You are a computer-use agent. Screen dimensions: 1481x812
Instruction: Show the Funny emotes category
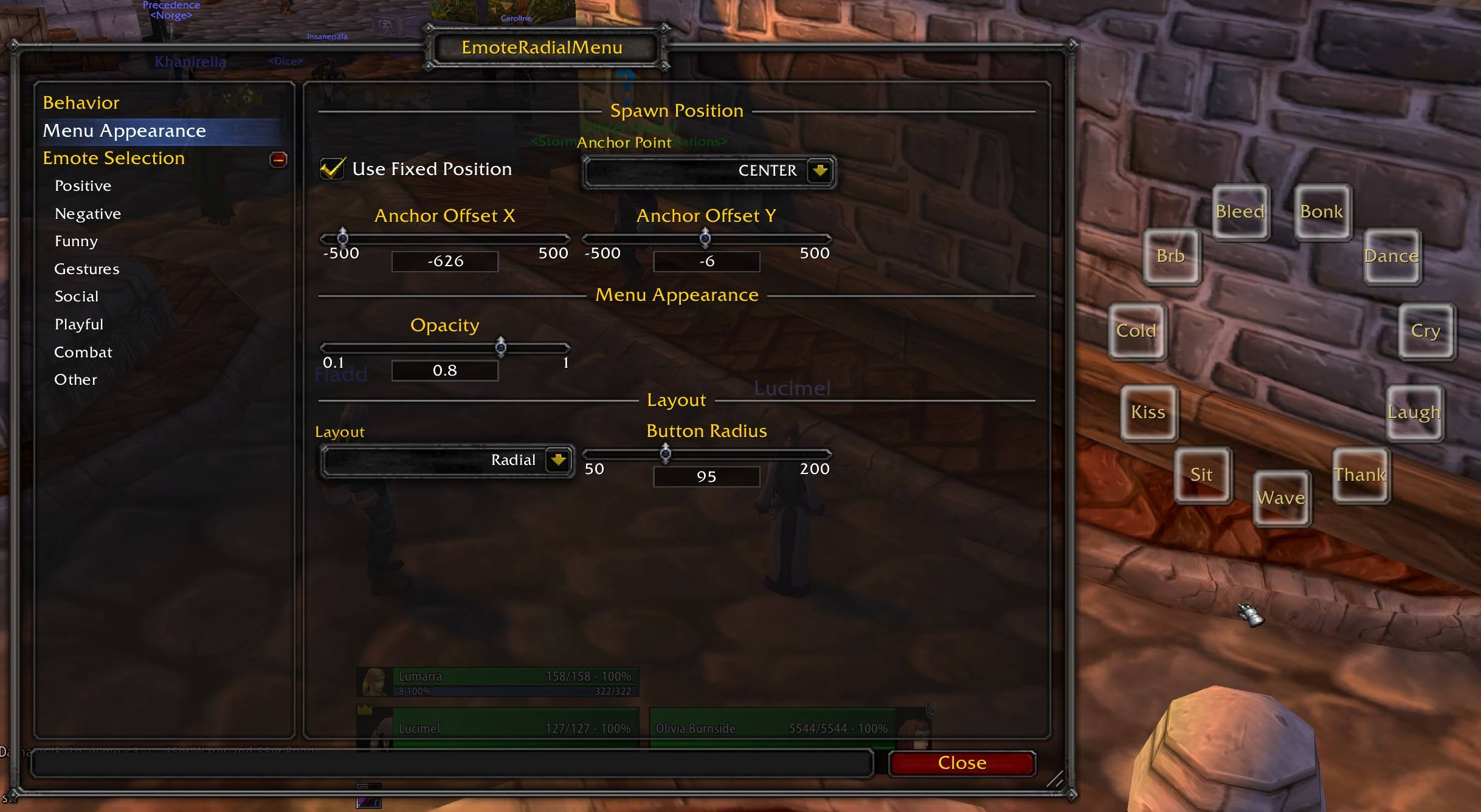coord(76,241)
